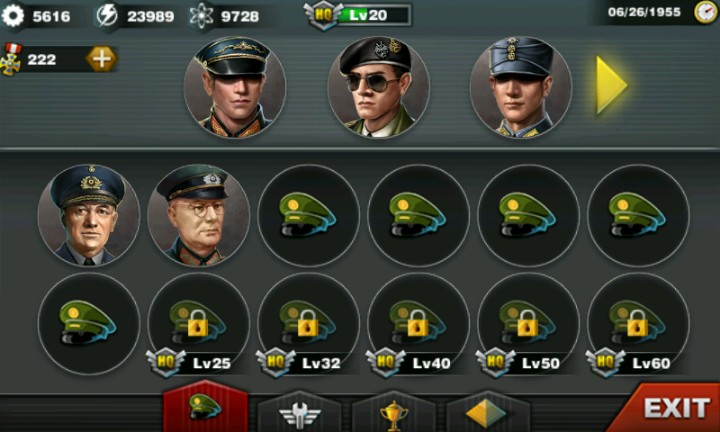Show next generals with the yellow arrow

[611, 85]
